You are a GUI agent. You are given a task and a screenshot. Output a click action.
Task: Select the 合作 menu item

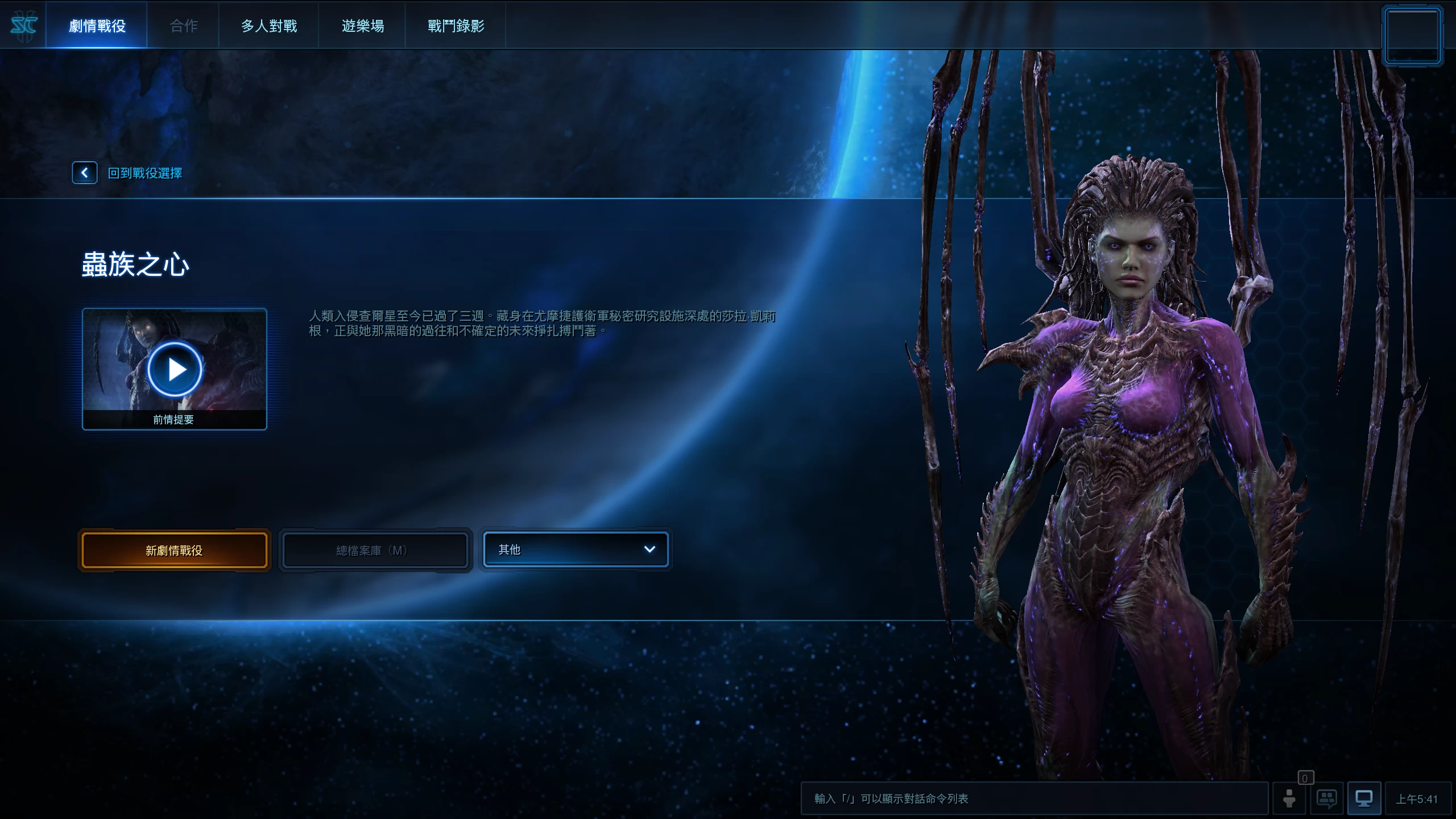click(x=183, y=25)
